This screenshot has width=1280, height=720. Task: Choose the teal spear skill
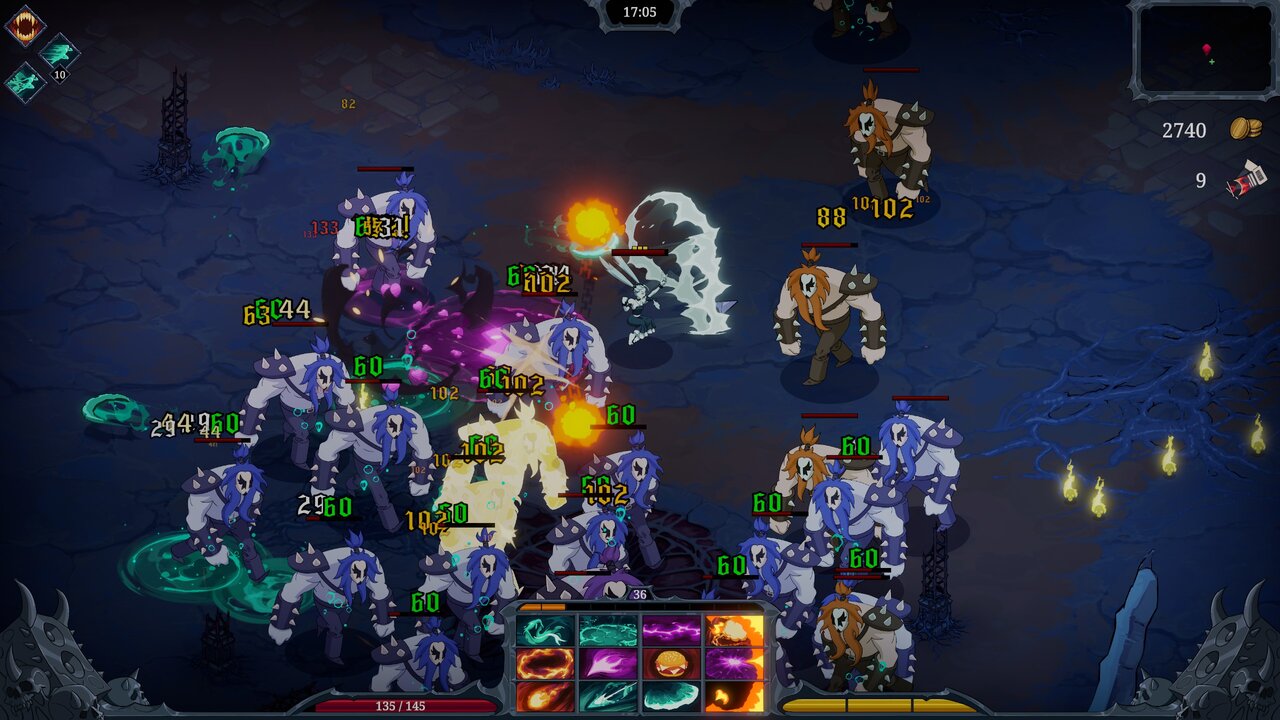click(608, 695)
